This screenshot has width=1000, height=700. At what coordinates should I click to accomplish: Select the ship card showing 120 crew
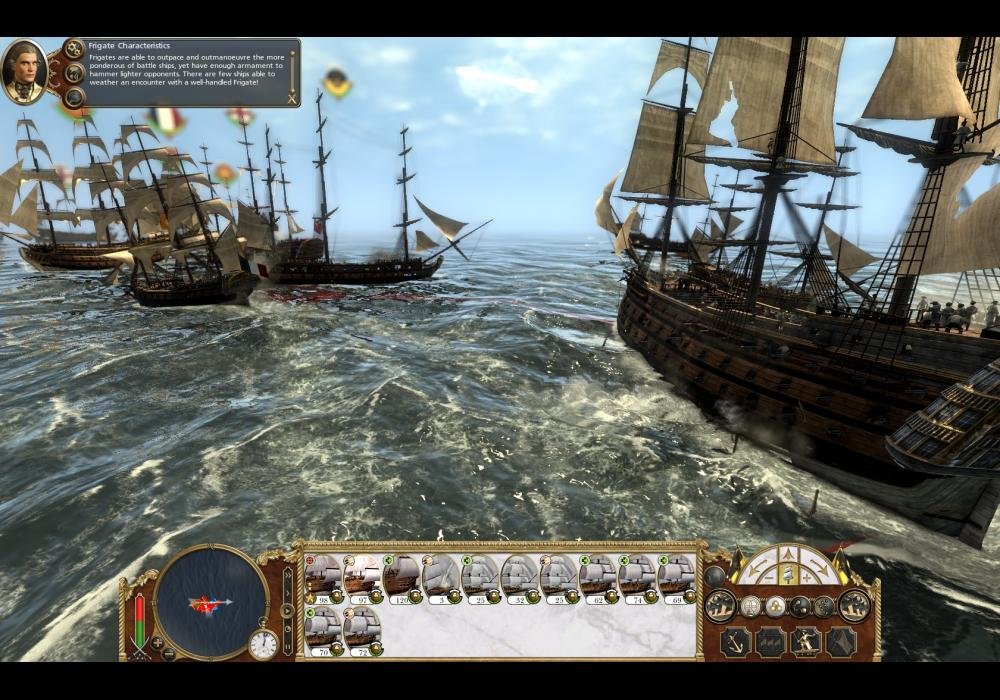(402, 577)
